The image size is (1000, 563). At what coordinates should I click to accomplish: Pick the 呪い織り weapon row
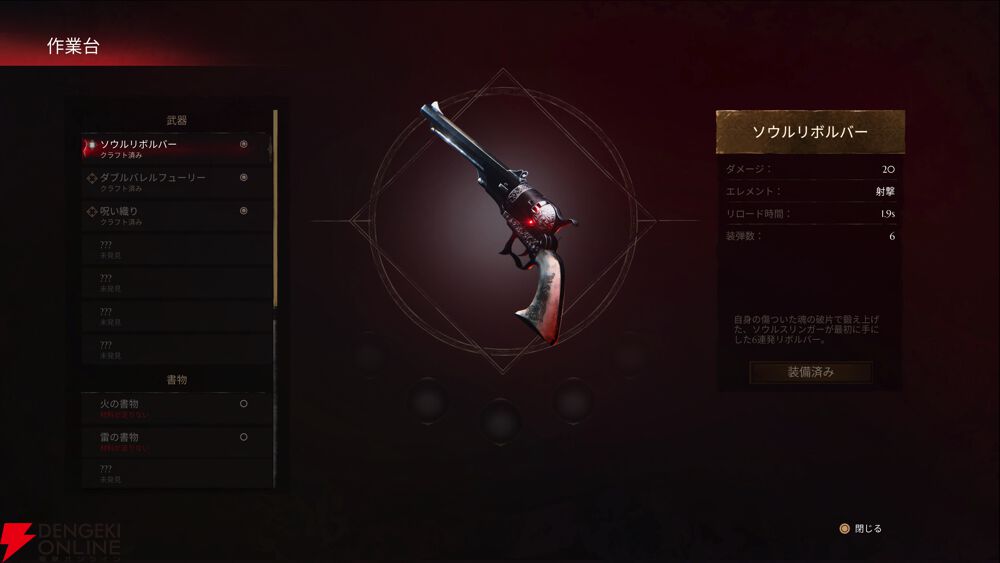(x=170, y=214)
